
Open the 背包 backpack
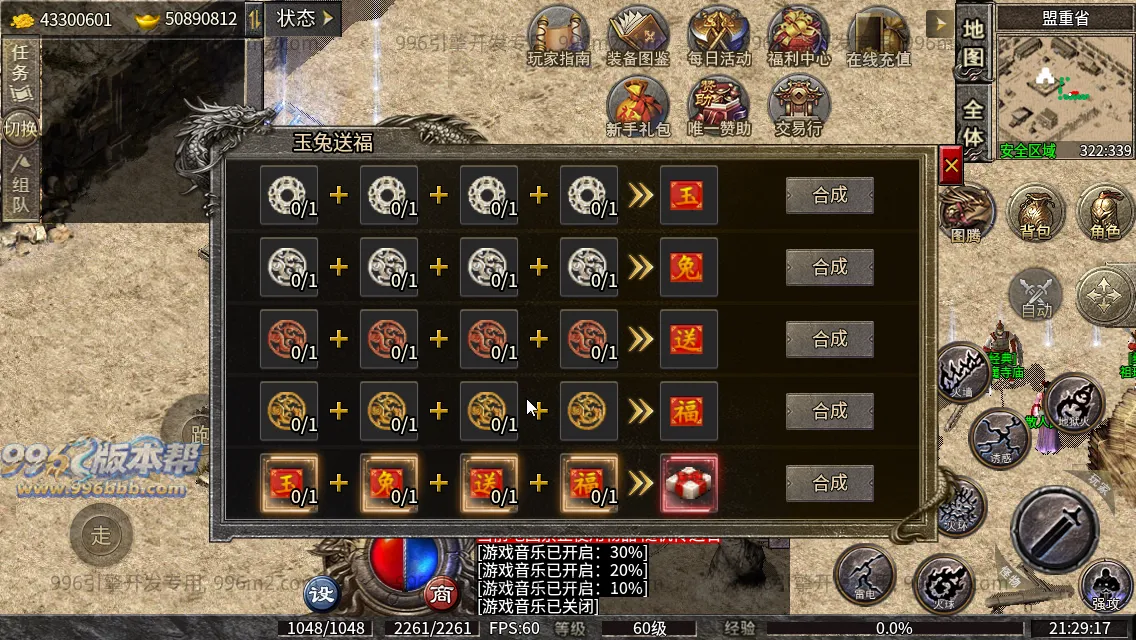click(x=1035, y=212)
